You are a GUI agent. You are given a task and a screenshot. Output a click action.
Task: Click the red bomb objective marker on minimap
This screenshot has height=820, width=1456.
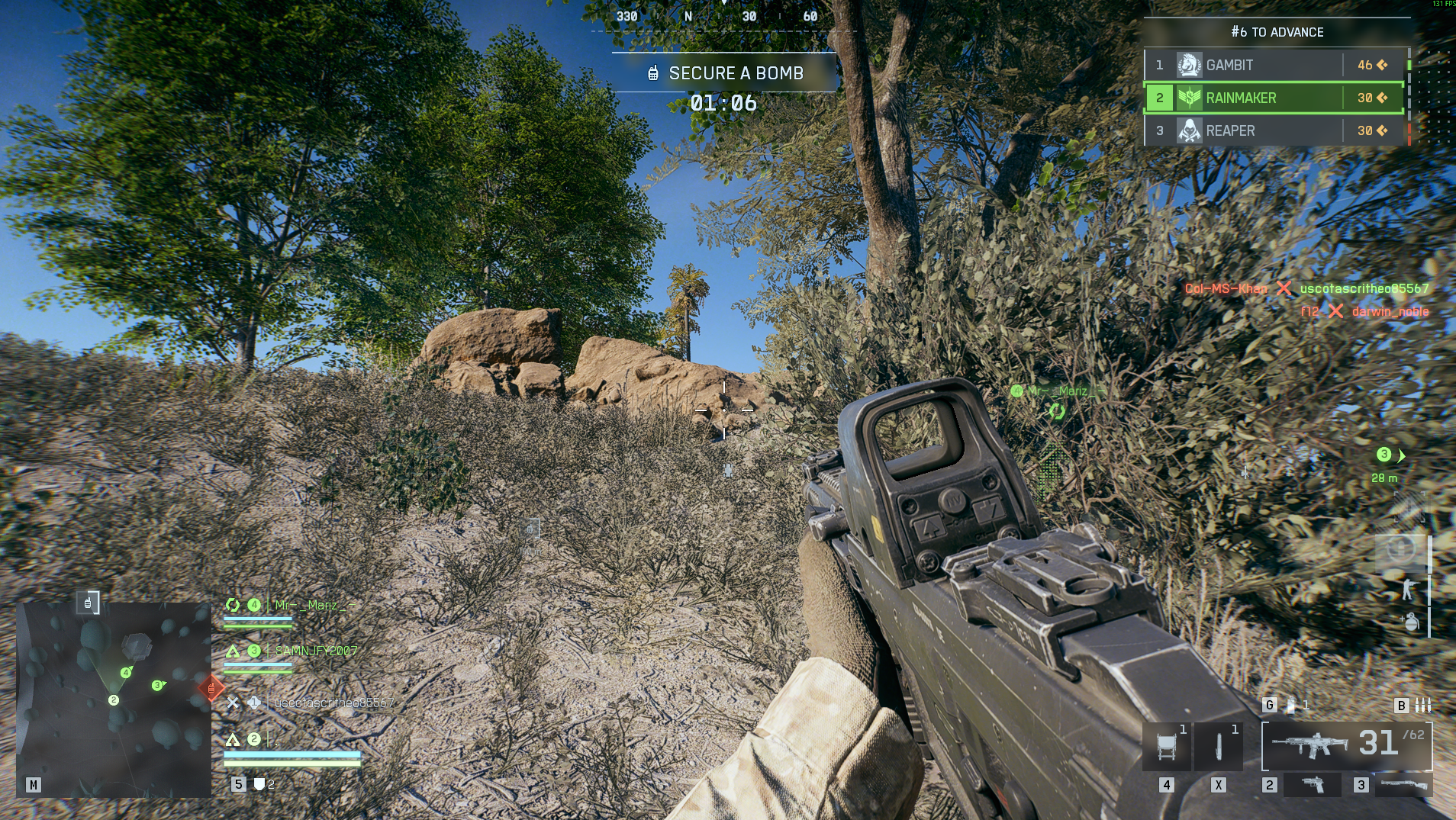[x=211, y=688]
